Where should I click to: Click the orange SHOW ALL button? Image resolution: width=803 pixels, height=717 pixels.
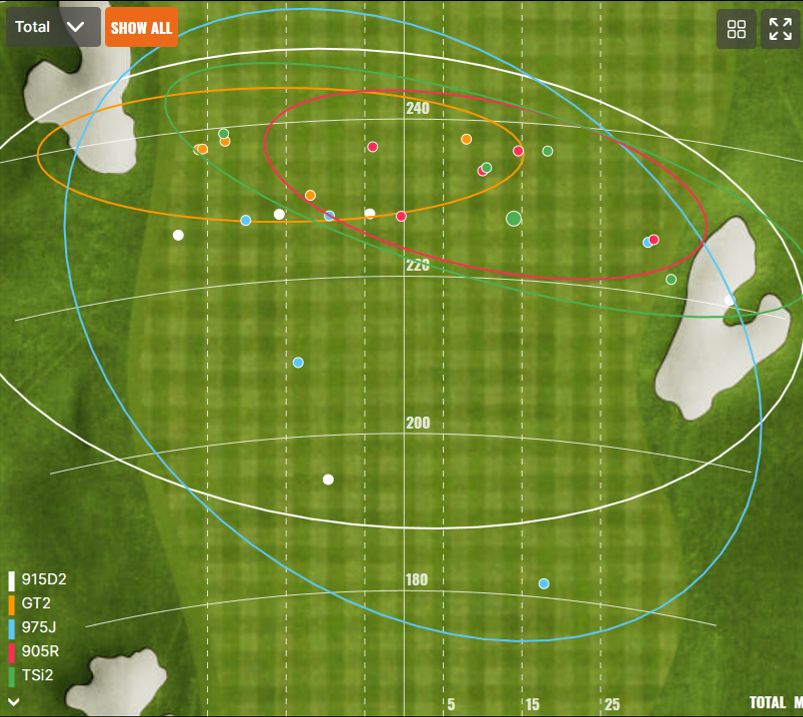[141, 27]
